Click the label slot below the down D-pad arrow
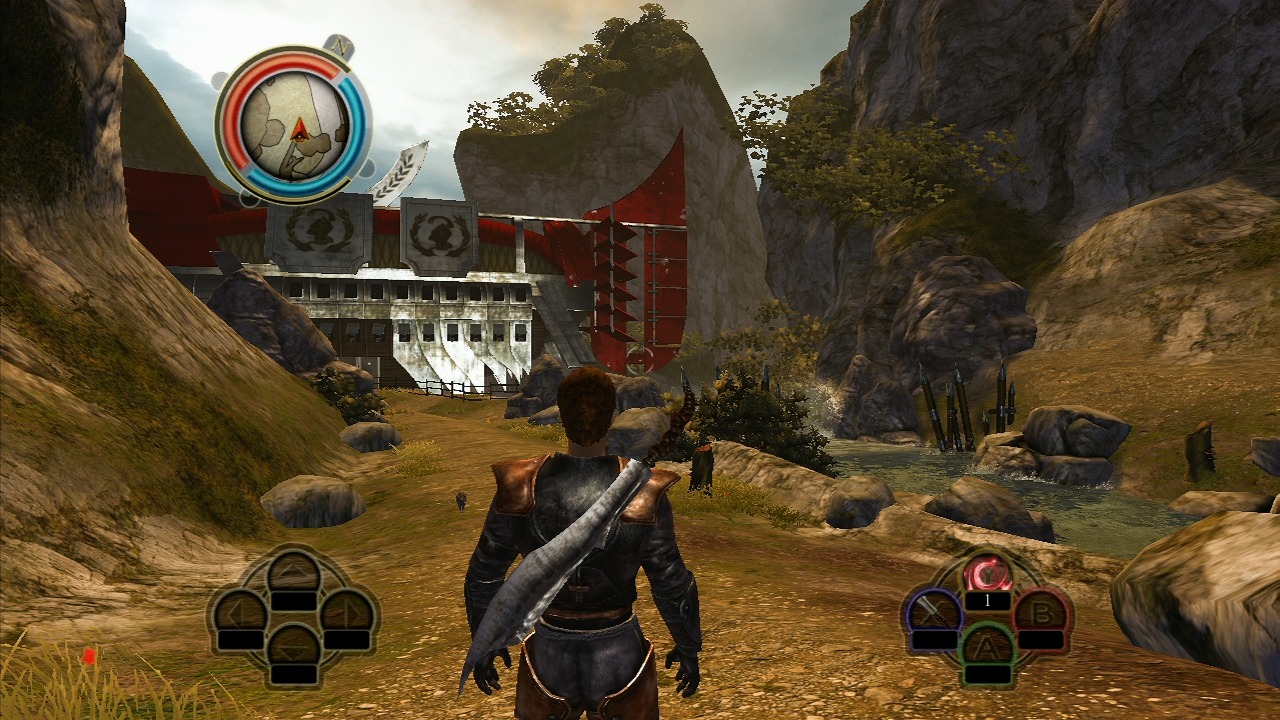Viewport: 1280px width, 720px height. [294, 672]
